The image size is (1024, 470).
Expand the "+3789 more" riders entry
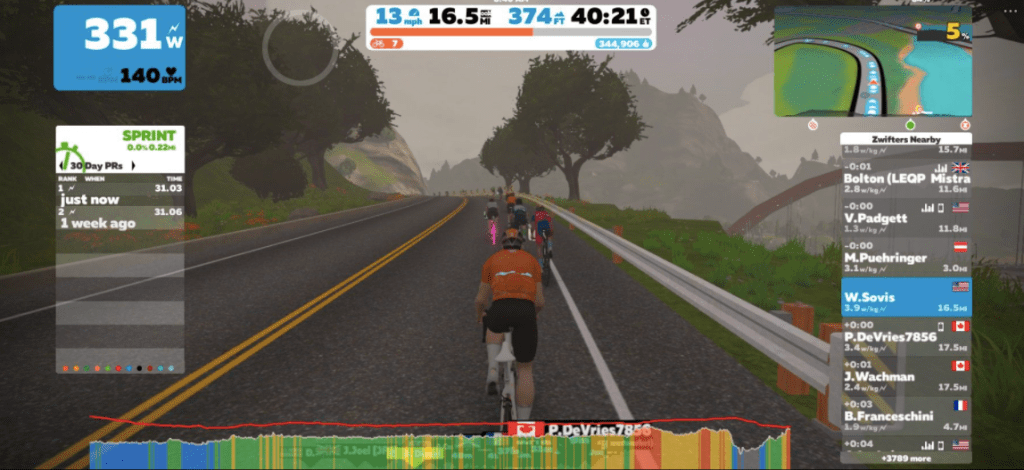click(906, 458)
